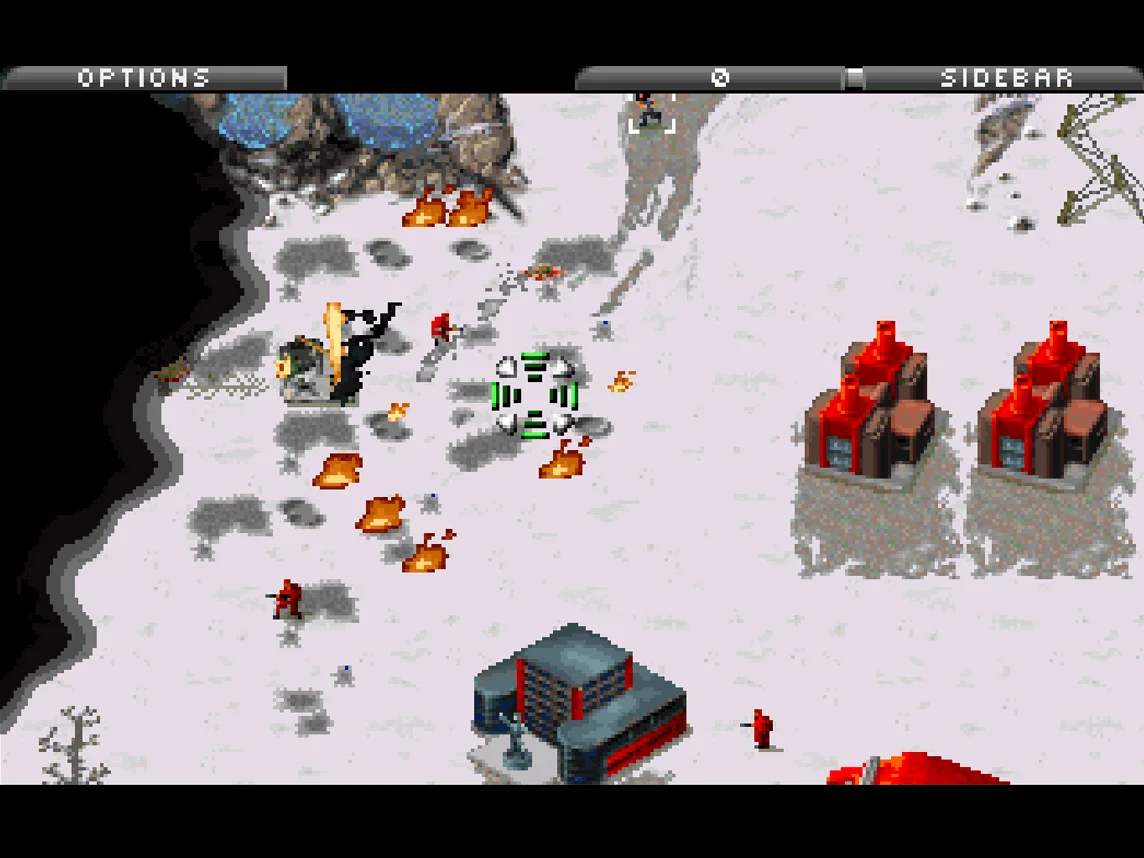This screenshot has width=1144, height=858.
Task: Click the soldier marked with white selection brackets
Action: pyautogui.click(x=652, y=110)
